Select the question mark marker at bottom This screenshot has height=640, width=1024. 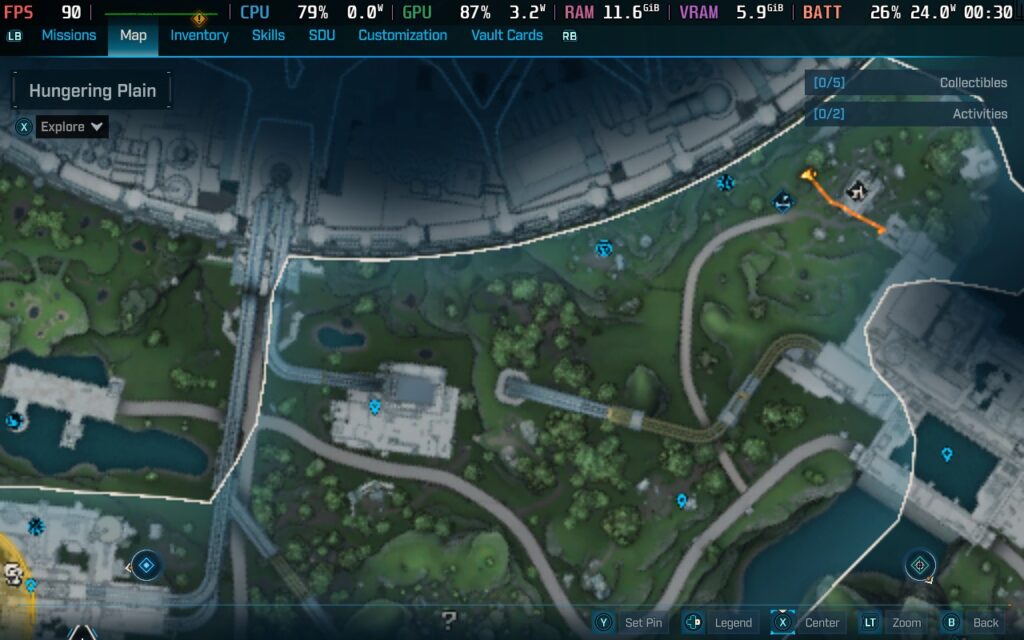(449, 620)
